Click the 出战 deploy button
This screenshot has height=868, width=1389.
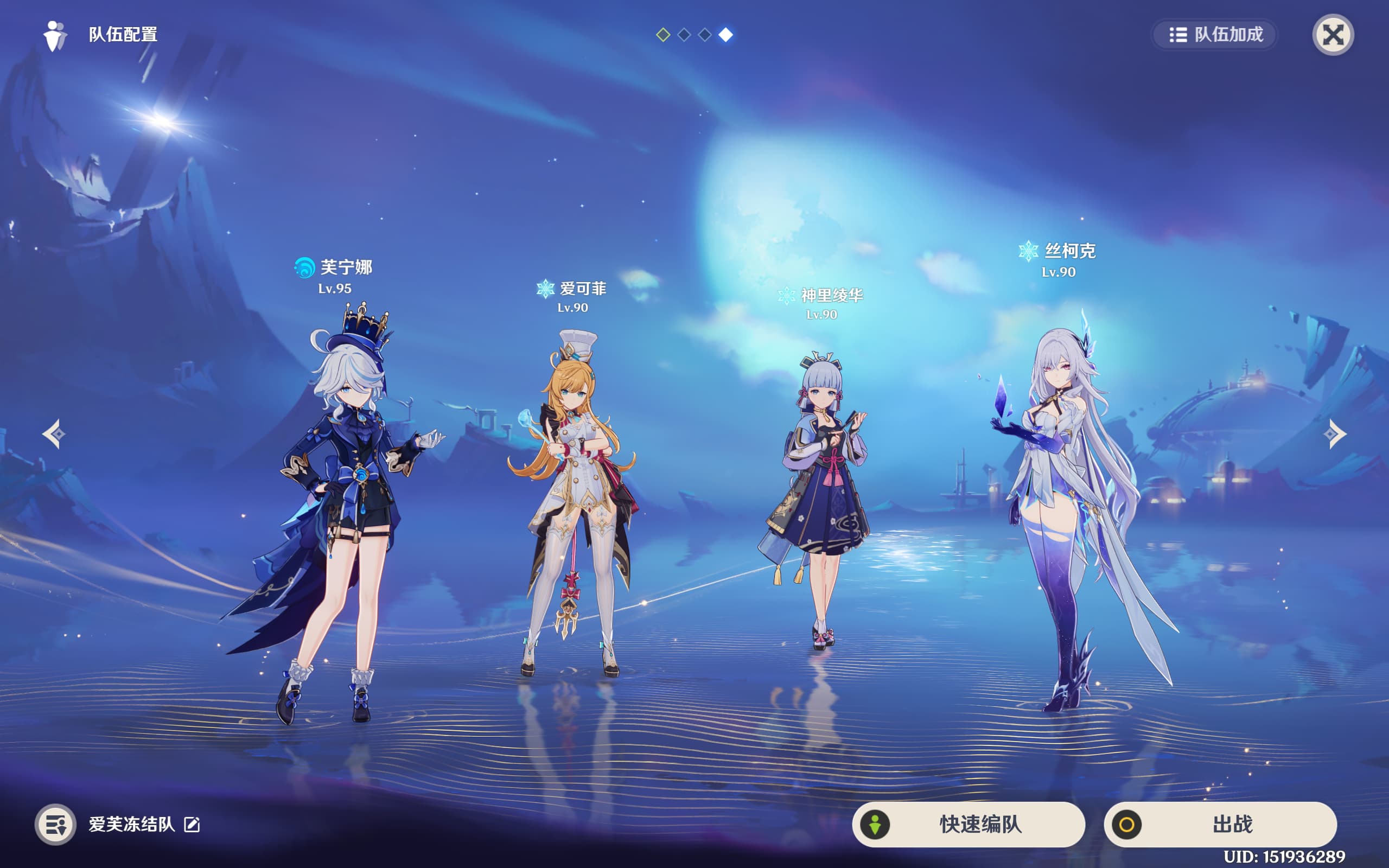(1220, 825)
